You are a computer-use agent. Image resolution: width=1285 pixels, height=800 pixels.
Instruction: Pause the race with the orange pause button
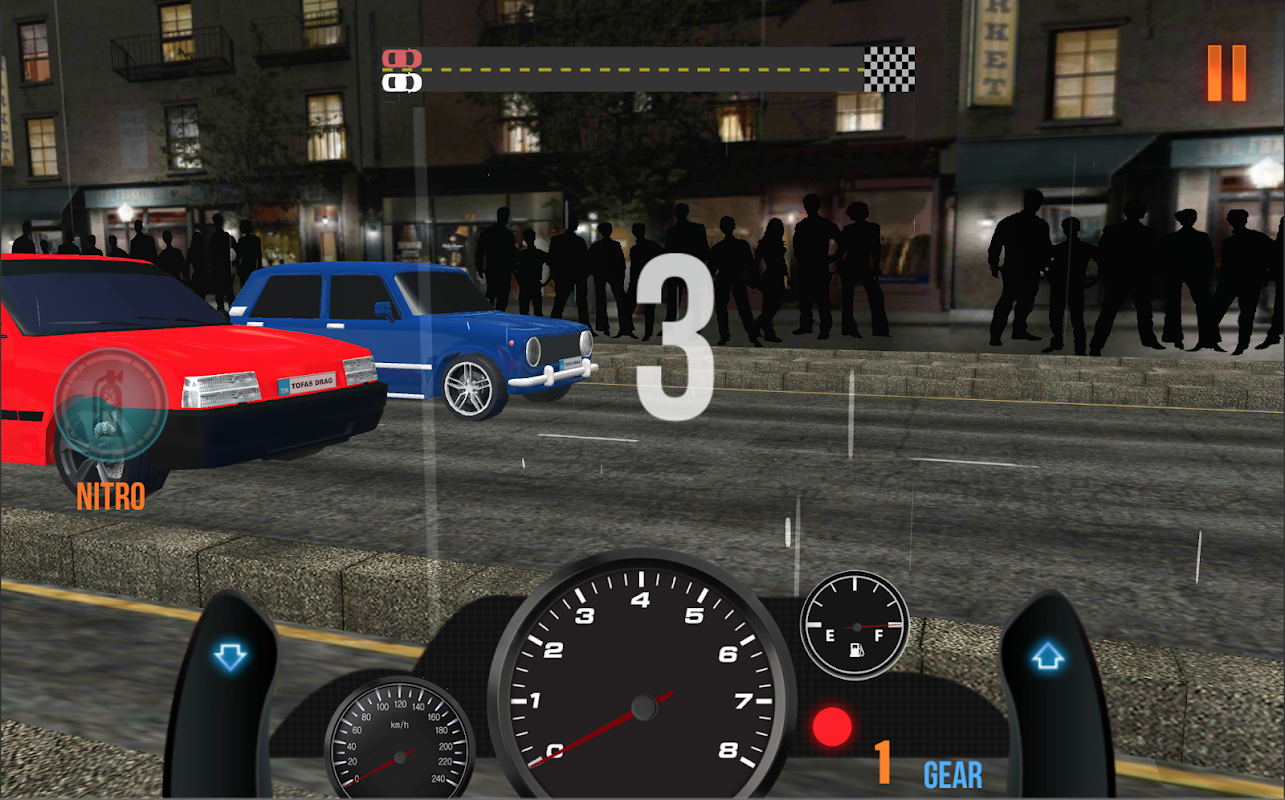coord(1226,73)
